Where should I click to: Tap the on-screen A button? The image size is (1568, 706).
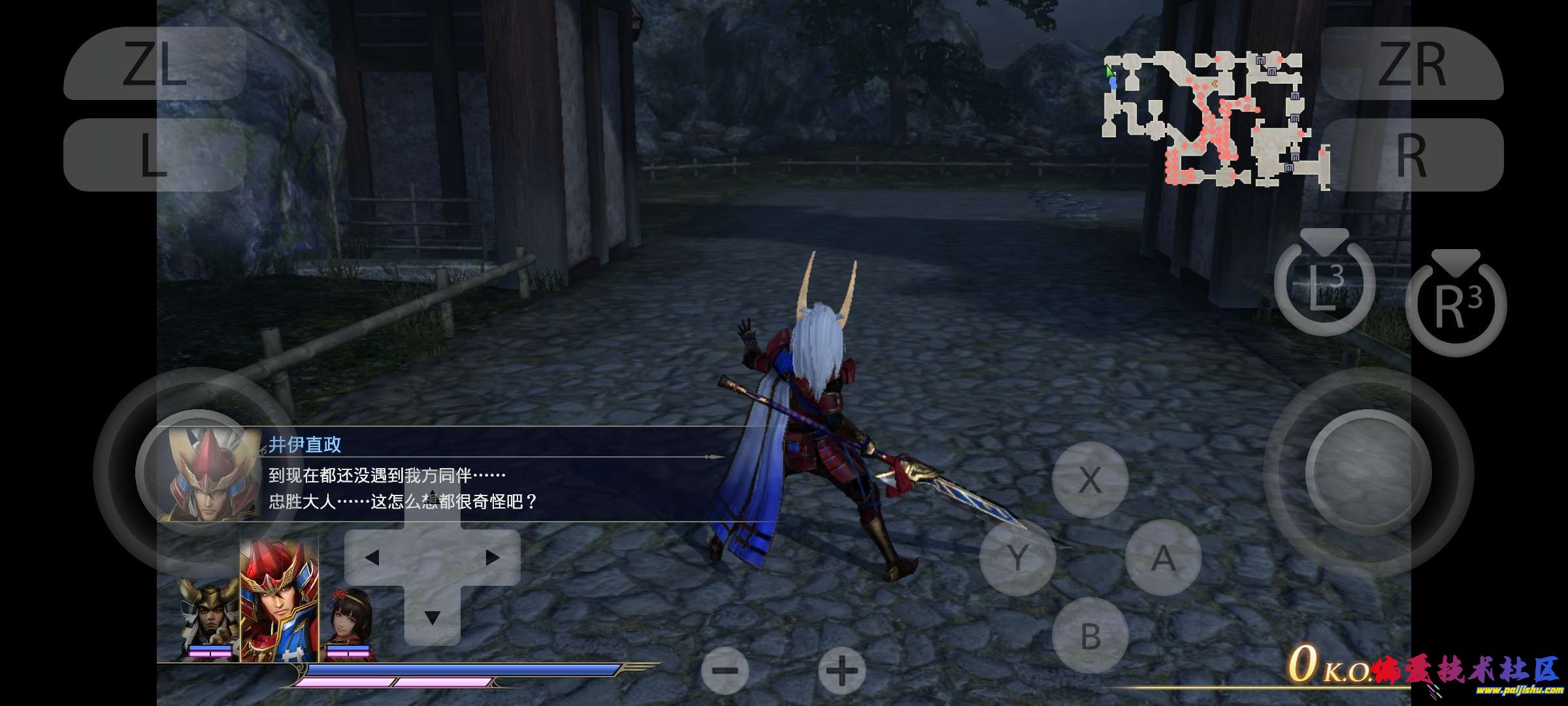point(1163,558)
